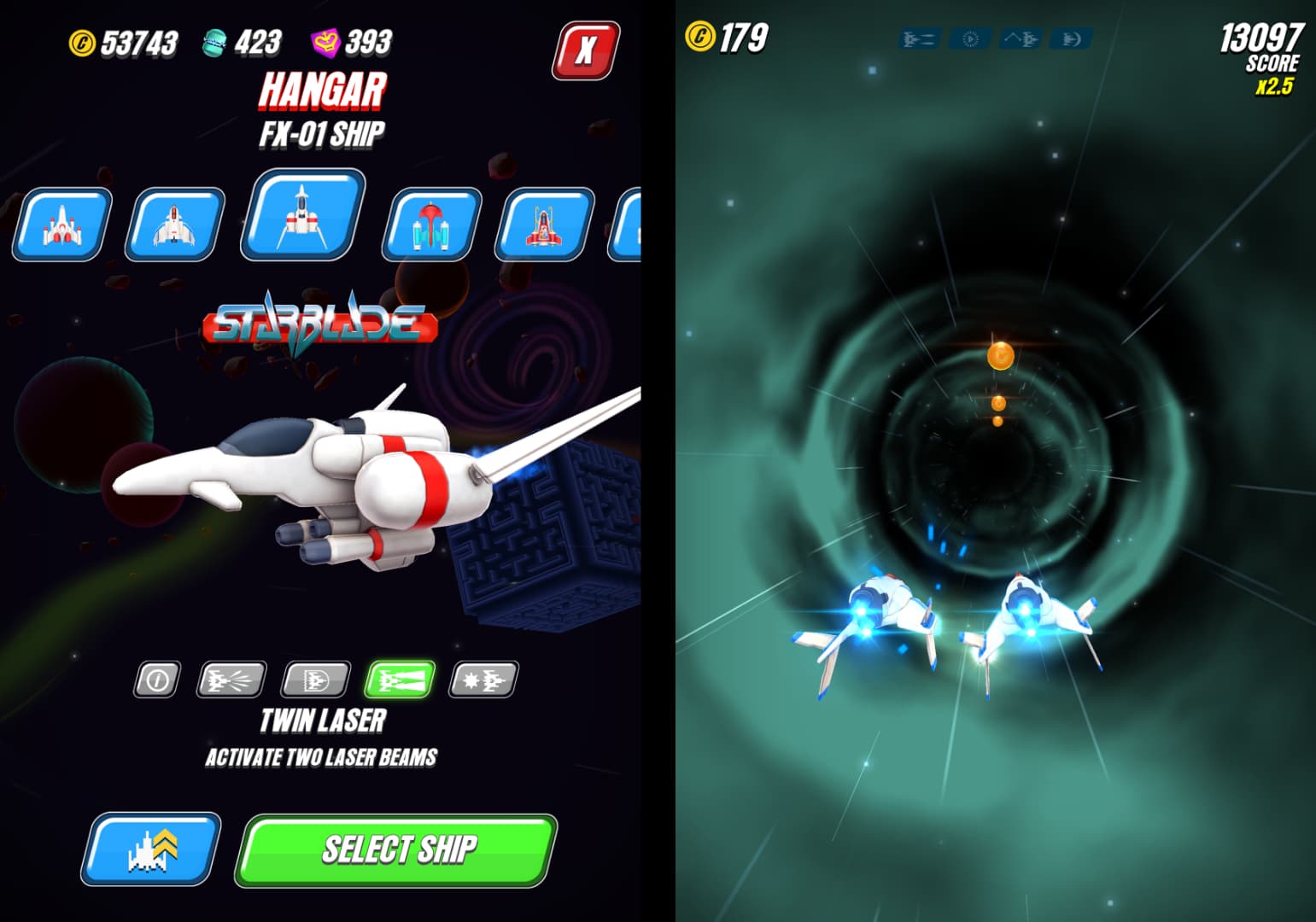The image size is (1316, 922).
Task: Choose the explosion burst ability icon
Action: click(483, 680)
